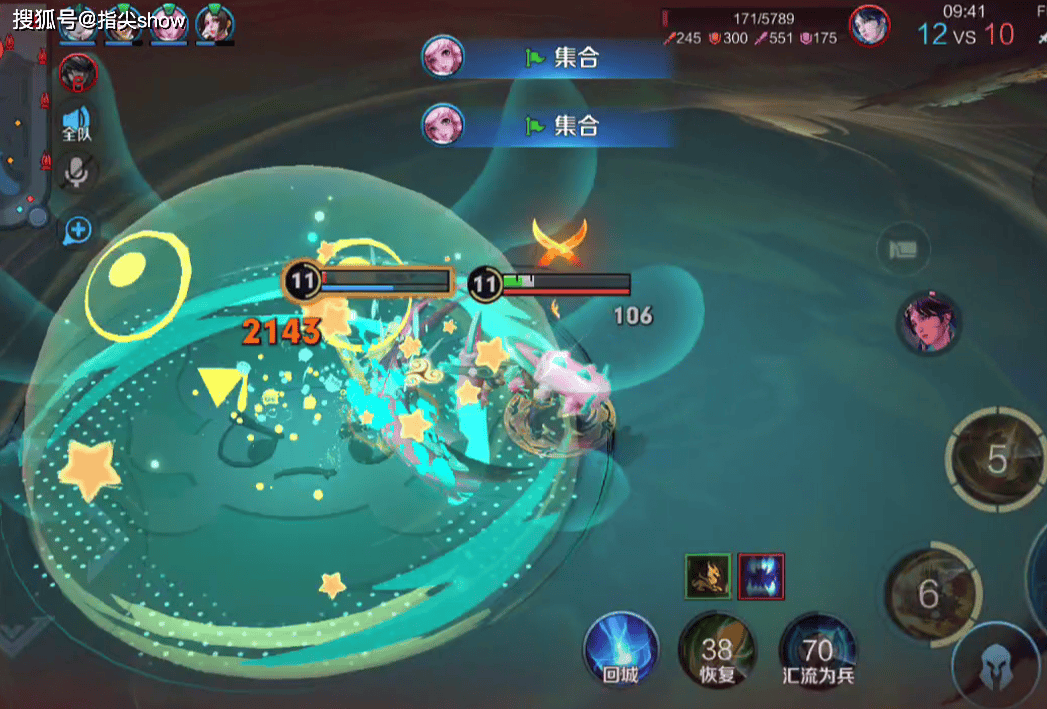Trigger the skill showing cooldown 5
This screenshot has width=1047, height=709.
point(996,460)
